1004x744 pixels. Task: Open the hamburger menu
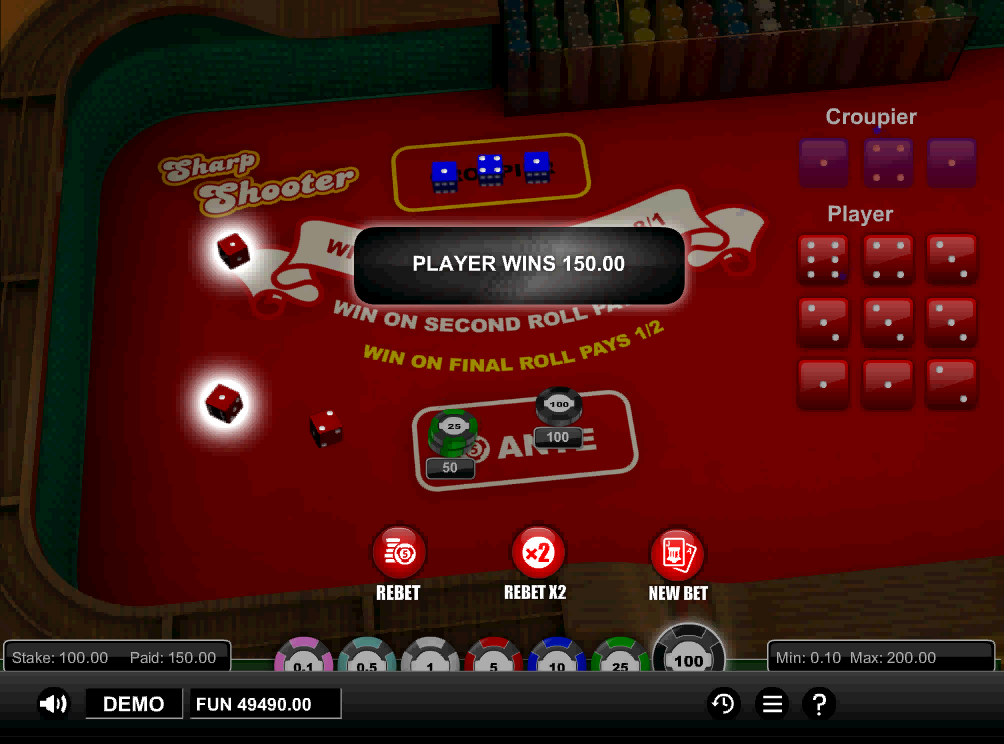coord(771,704)
